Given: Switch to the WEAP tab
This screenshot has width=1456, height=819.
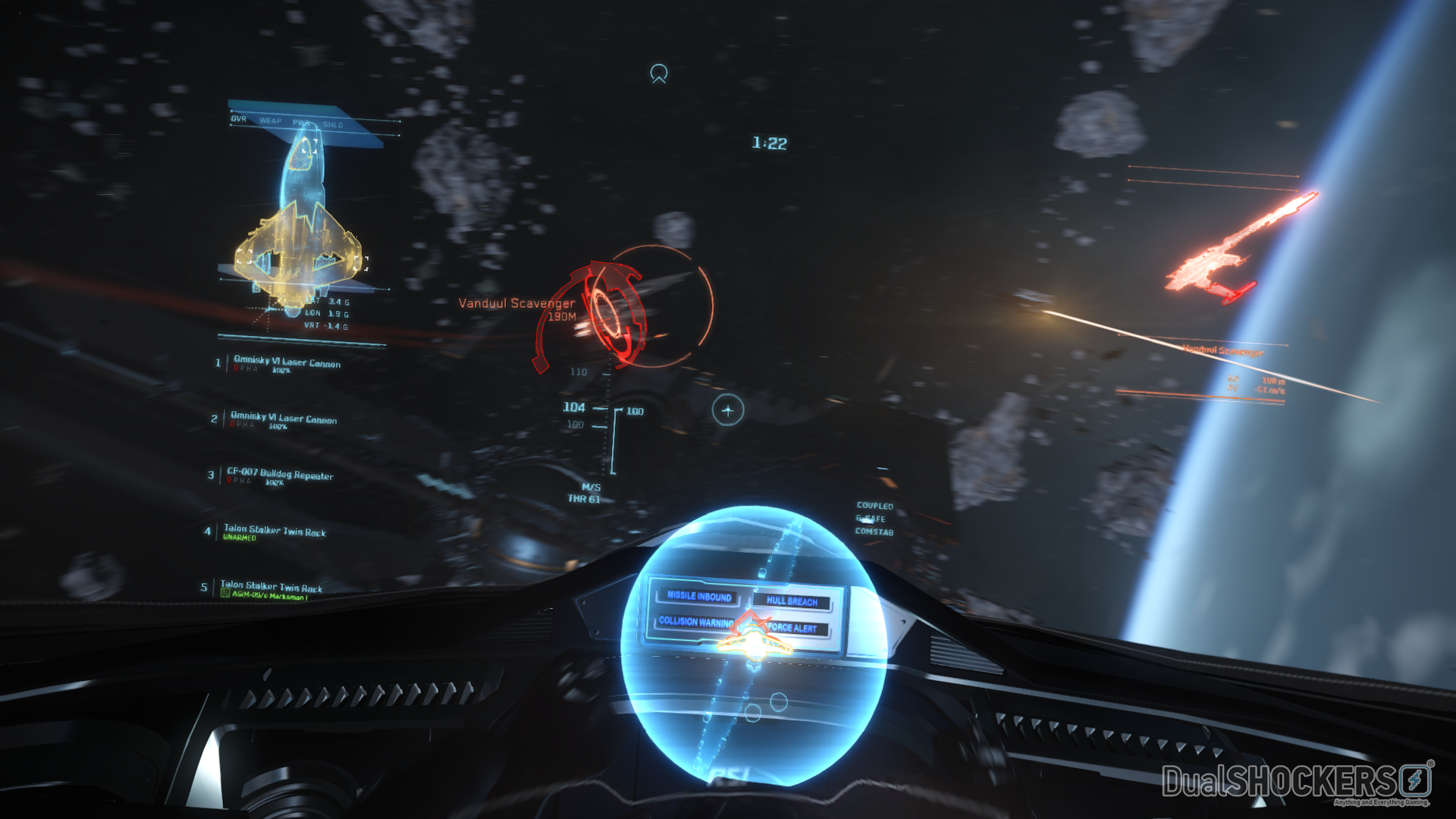Looking at the screenshot, I should point(271,120).
